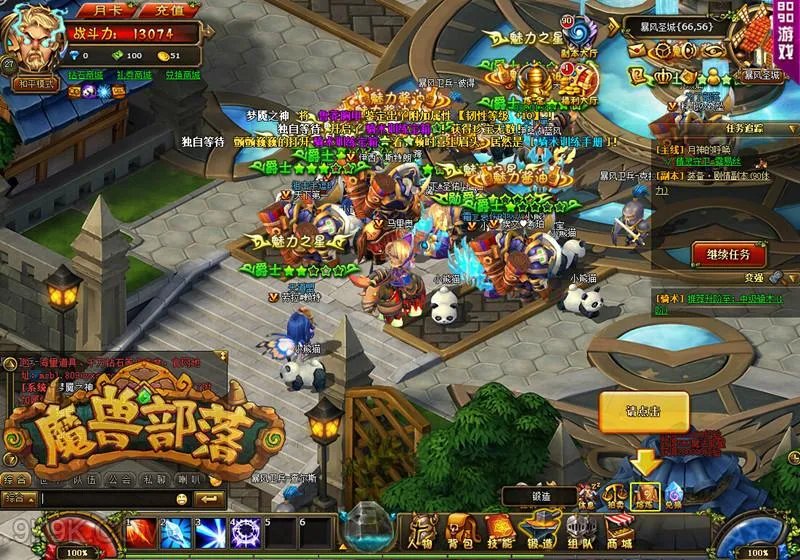
Task: Toggle the 和平模式 peace mode button
Action: (x=35, y=84)
